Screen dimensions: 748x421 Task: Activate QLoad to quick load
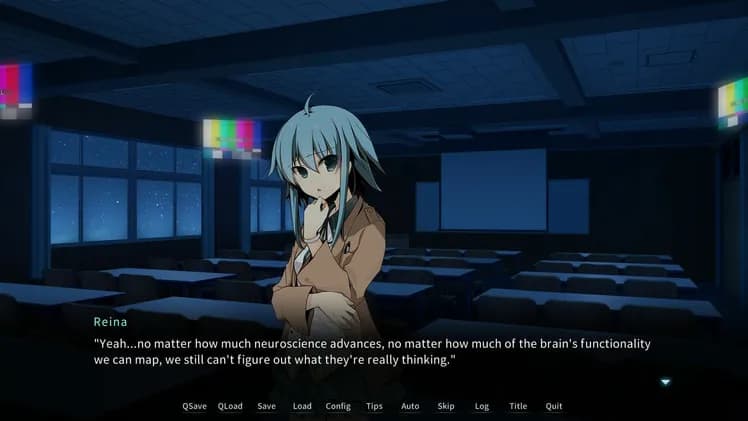230,406
